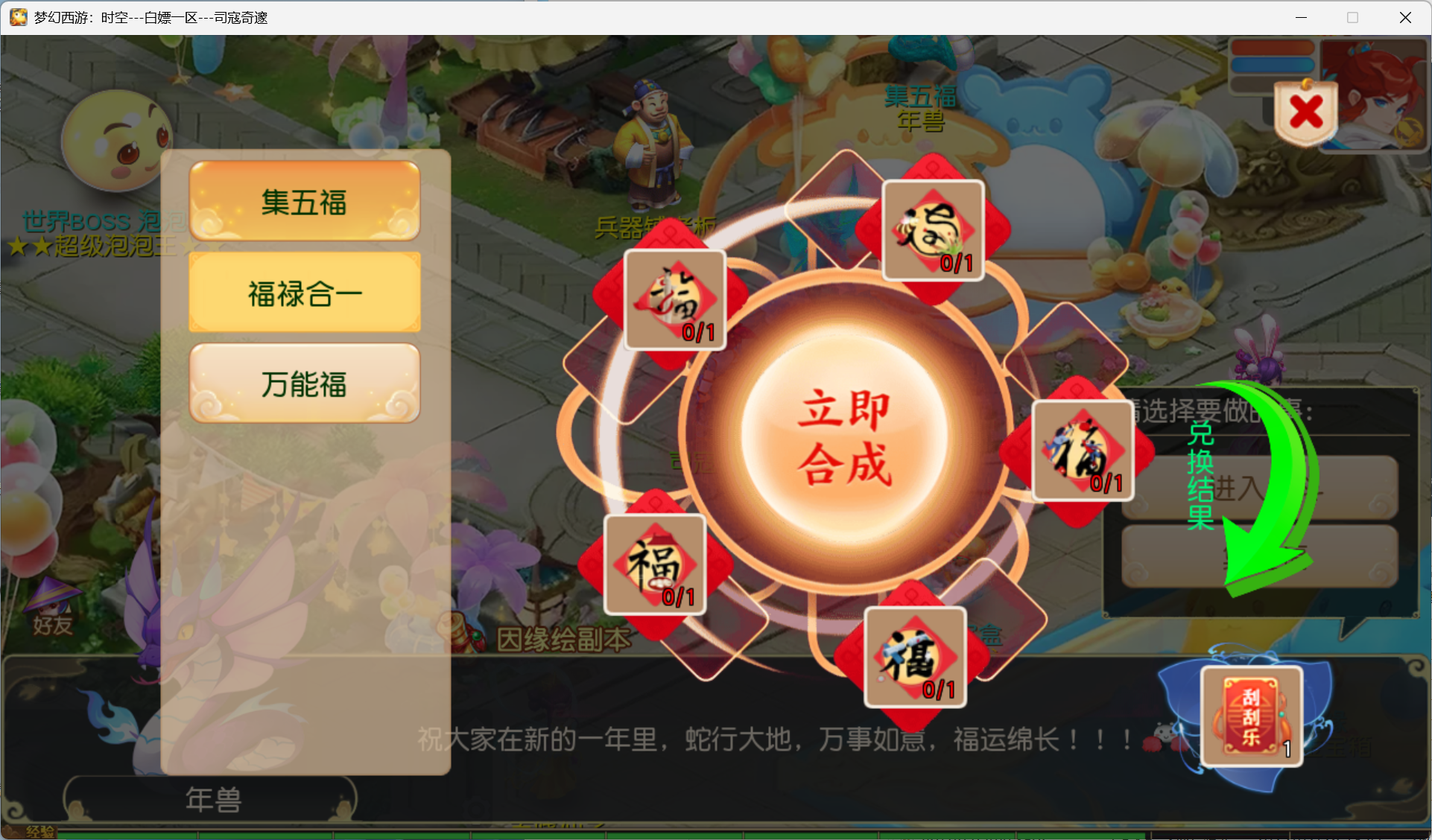
Task: Switch to the 福禄合一 tab
Action: (303, 293)
